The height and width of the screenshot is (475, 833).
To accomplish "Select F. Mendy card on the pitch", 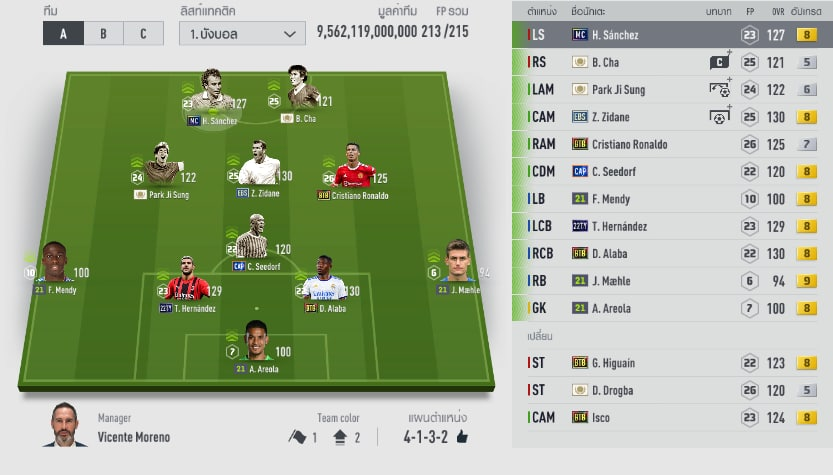I will [x=56, y=267].
